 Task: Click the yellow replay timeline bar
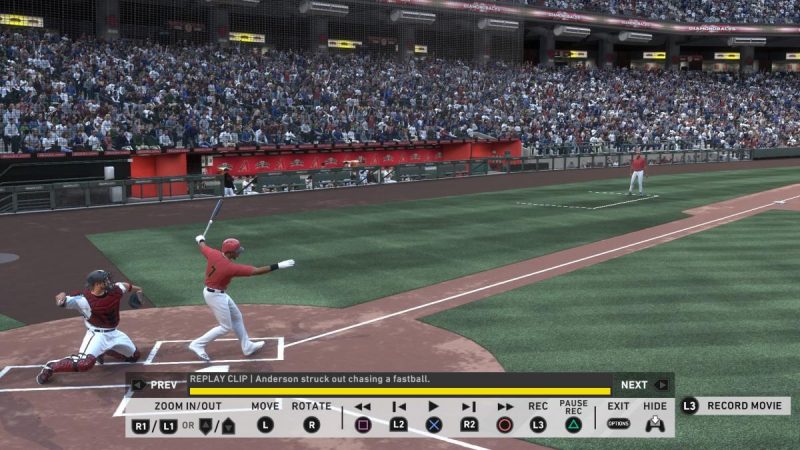tap(399, 391)
